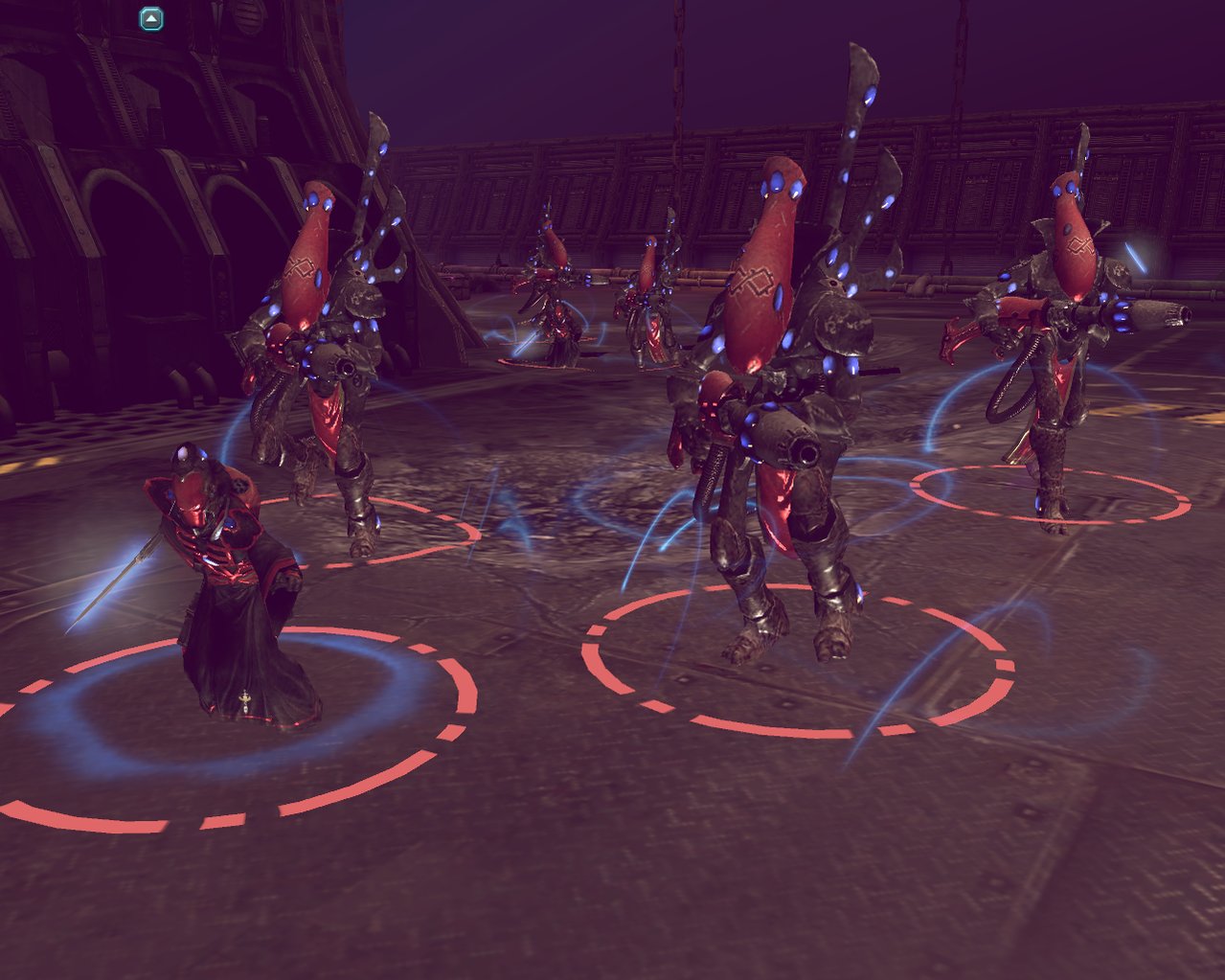
Task: Click the teal up-arrow expand button
Action: pos(151,18)
